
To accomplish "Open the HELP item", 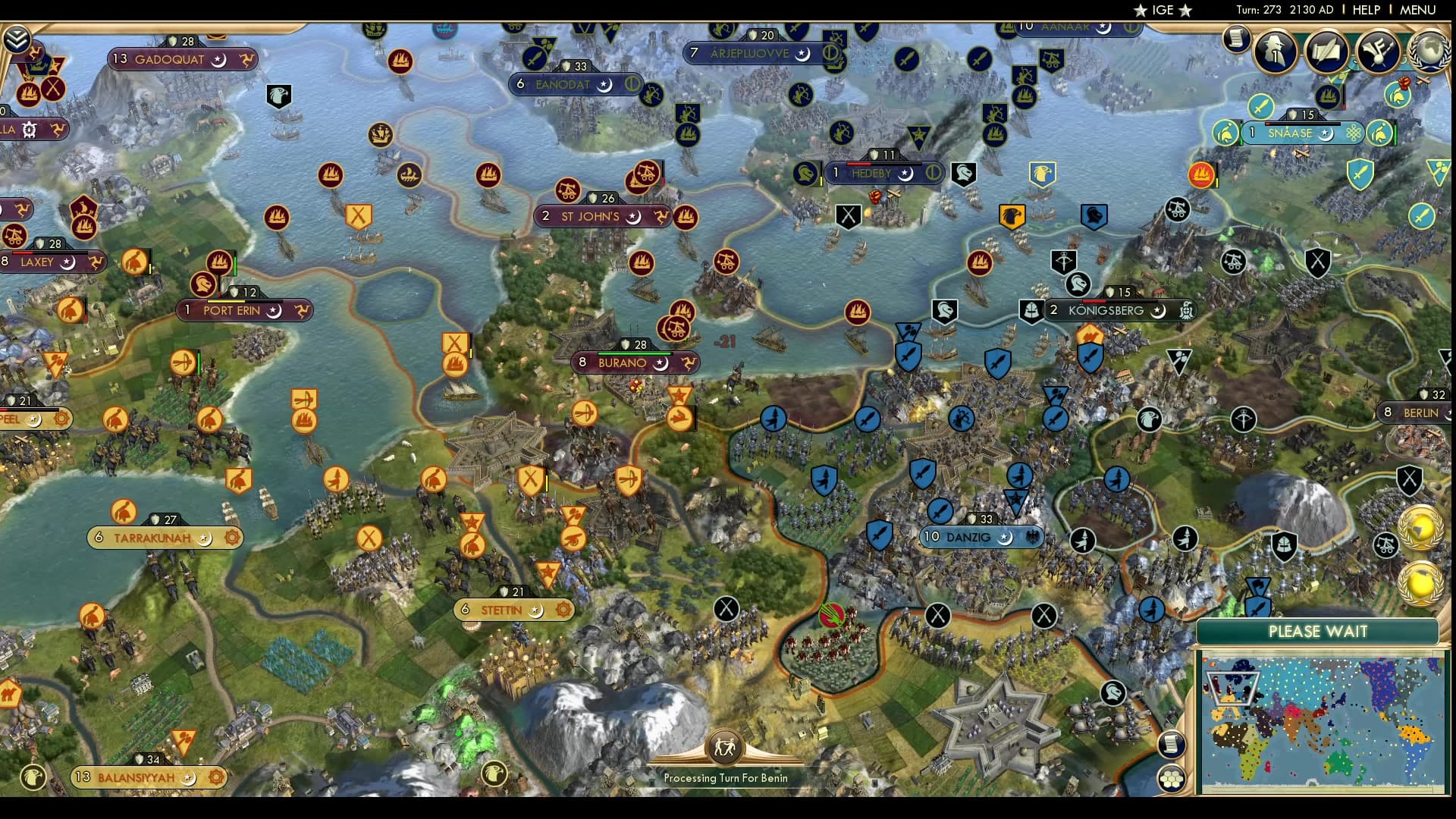I will click(1365, 11).
